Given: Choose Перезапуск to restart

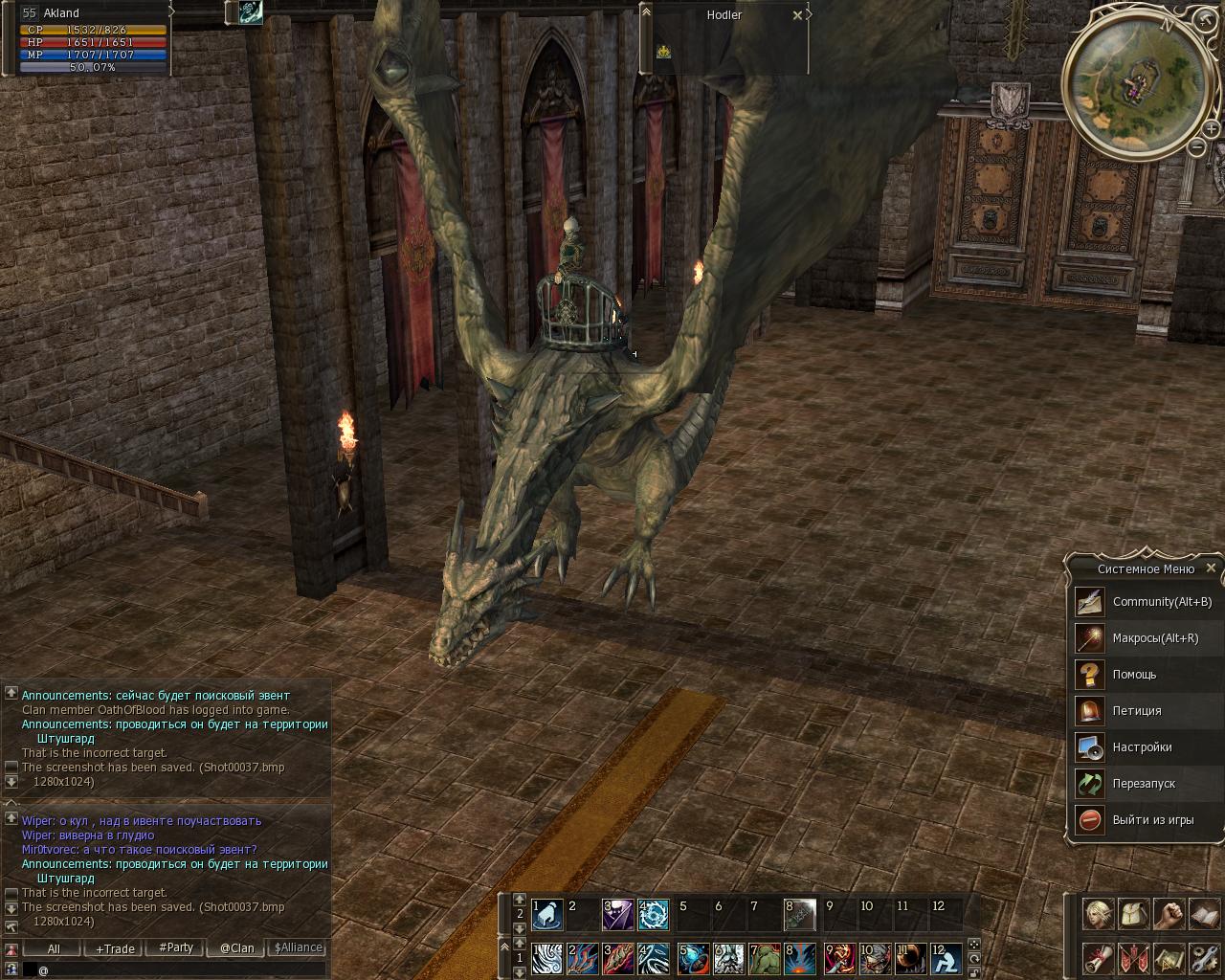Looking at the screenshot, I should [1144, 784].
